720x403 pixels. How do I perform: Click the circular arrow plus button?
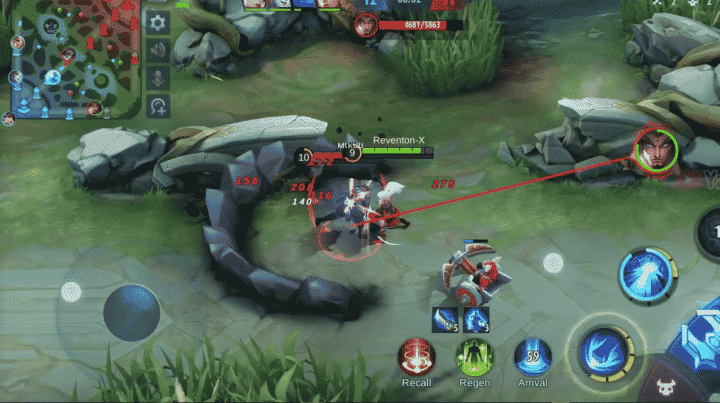click(x=158, y=105)
